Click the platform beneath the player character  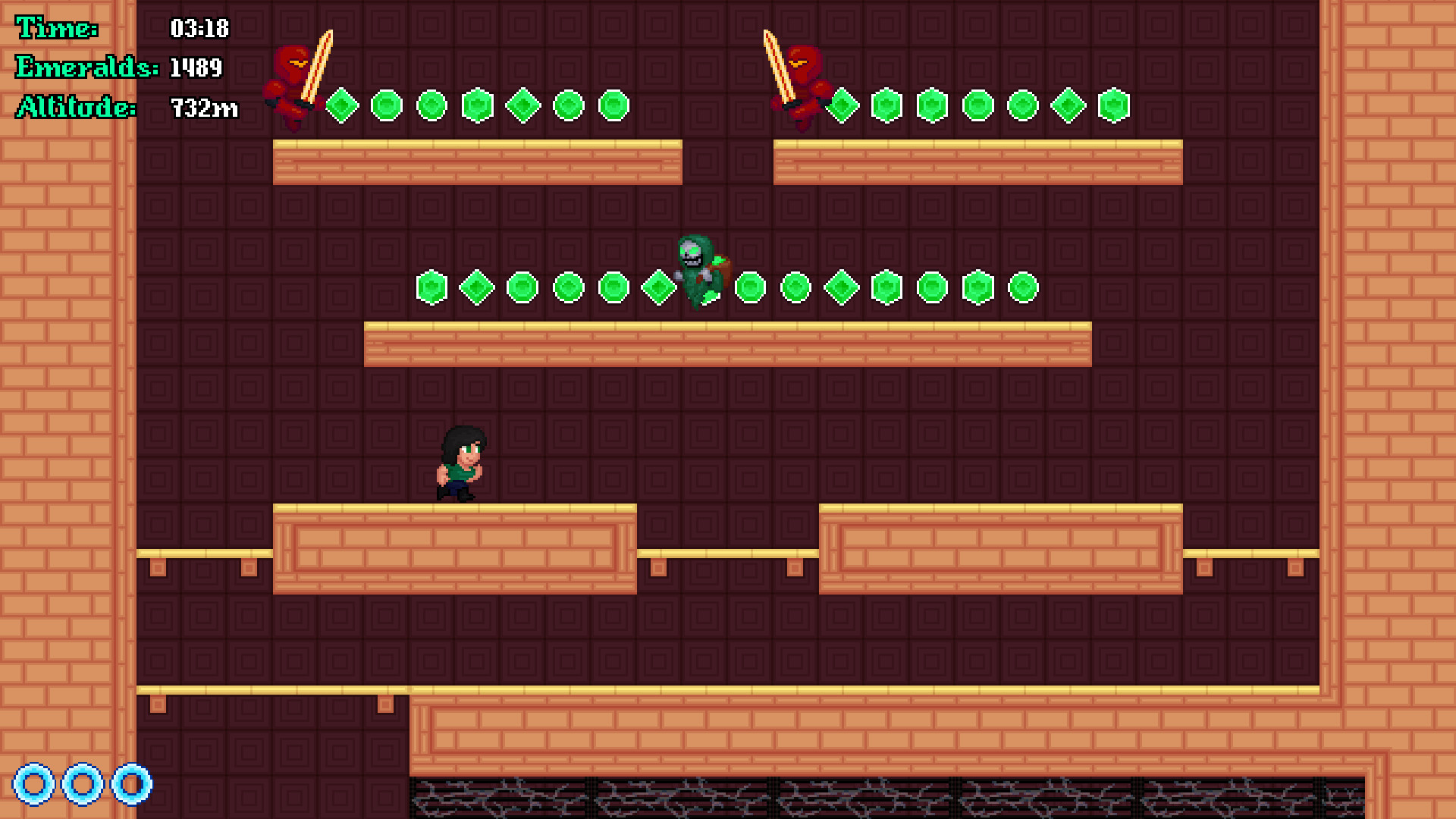455,546
